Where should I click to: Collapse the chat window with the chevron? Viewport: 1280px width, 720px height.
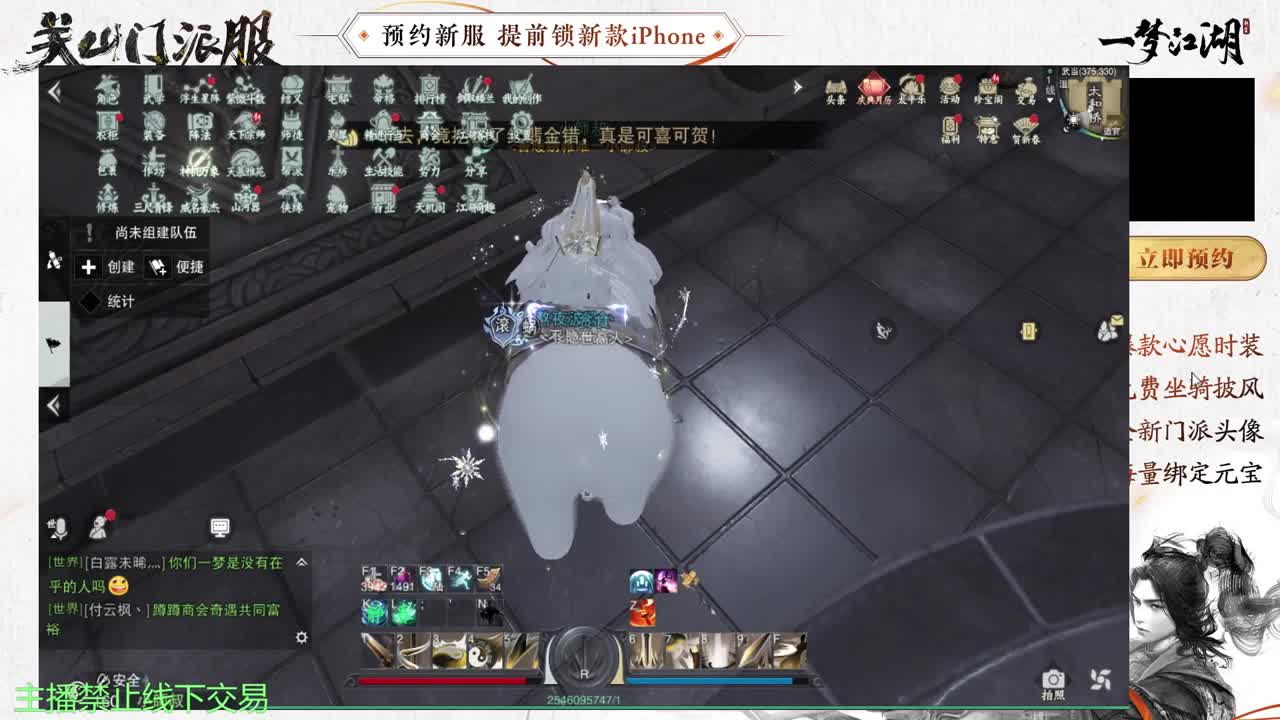pyautogui.click(x=302, y=563)
